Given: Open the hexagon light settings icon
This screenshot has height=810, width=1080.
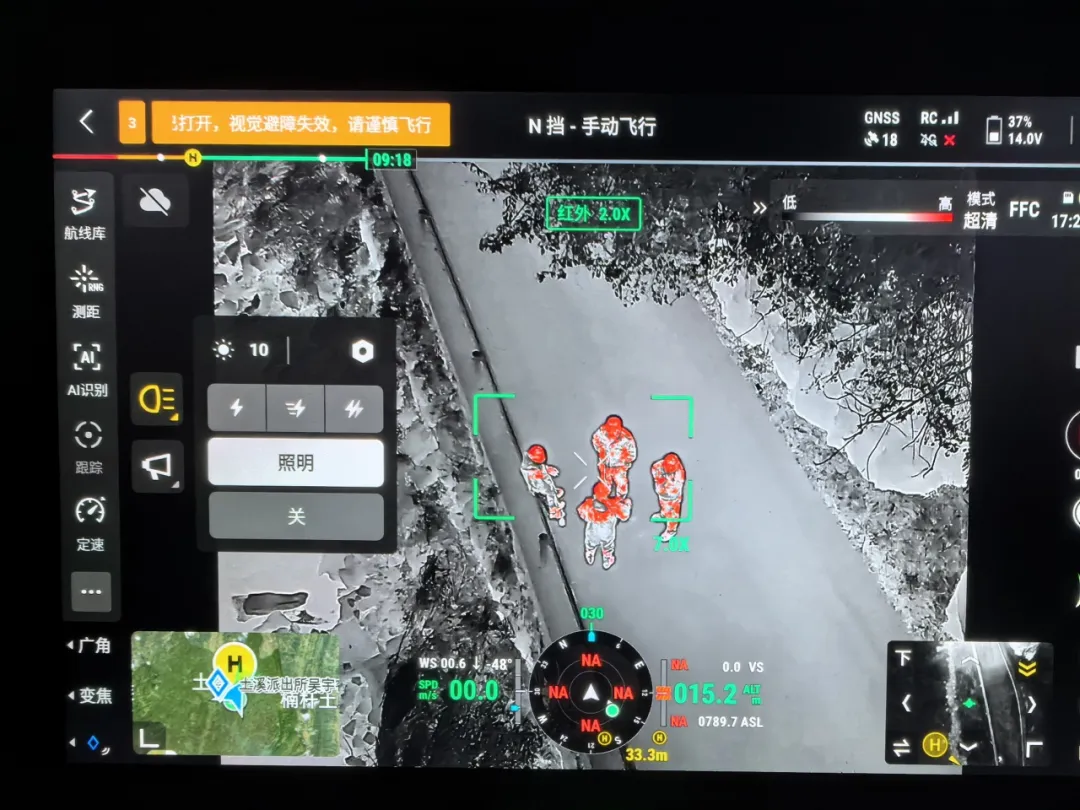Looking at the screenshot, I should [x=362, y=350].
